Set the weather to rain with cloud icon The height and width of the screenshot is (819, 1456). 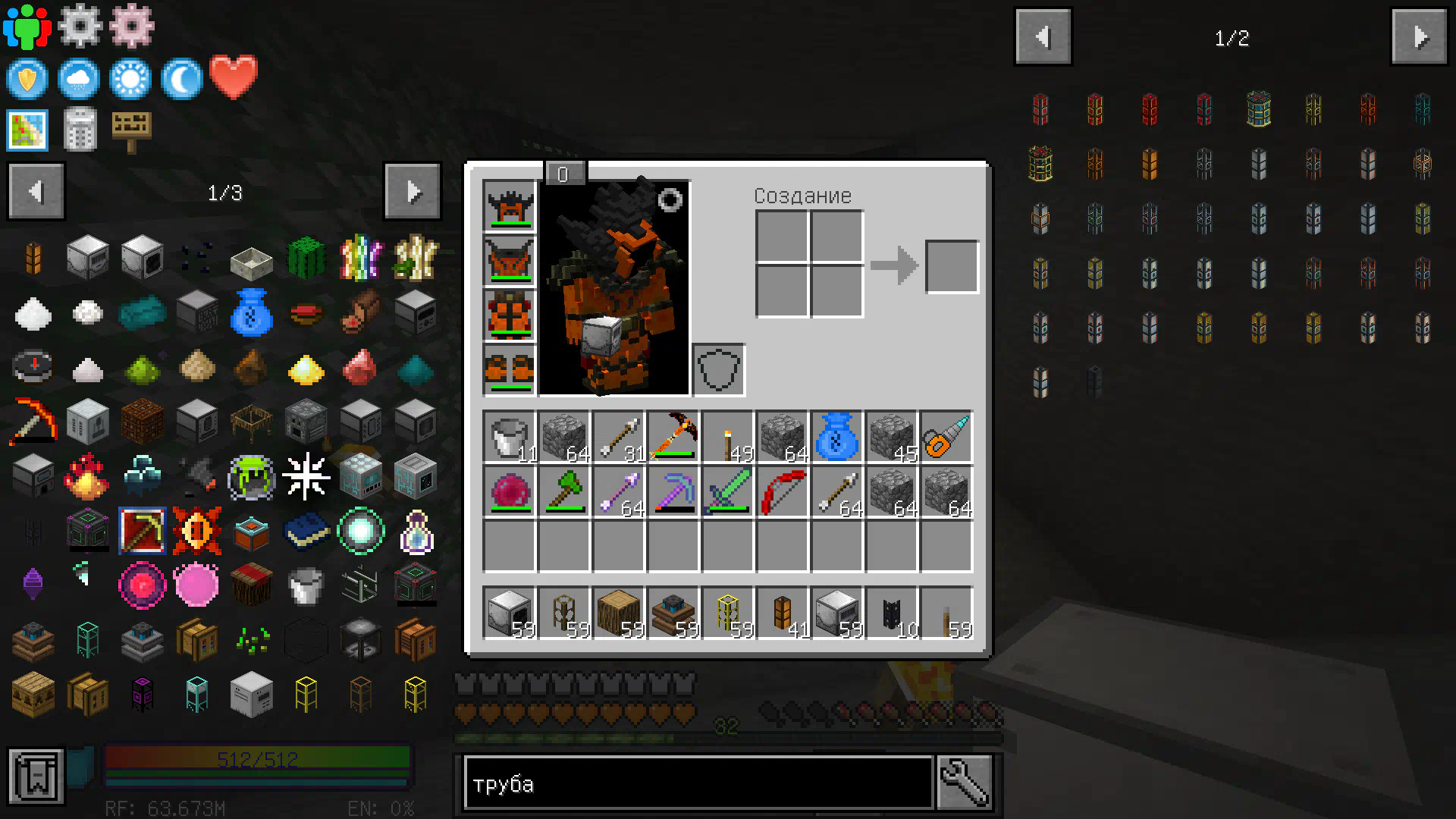(79, 79)
